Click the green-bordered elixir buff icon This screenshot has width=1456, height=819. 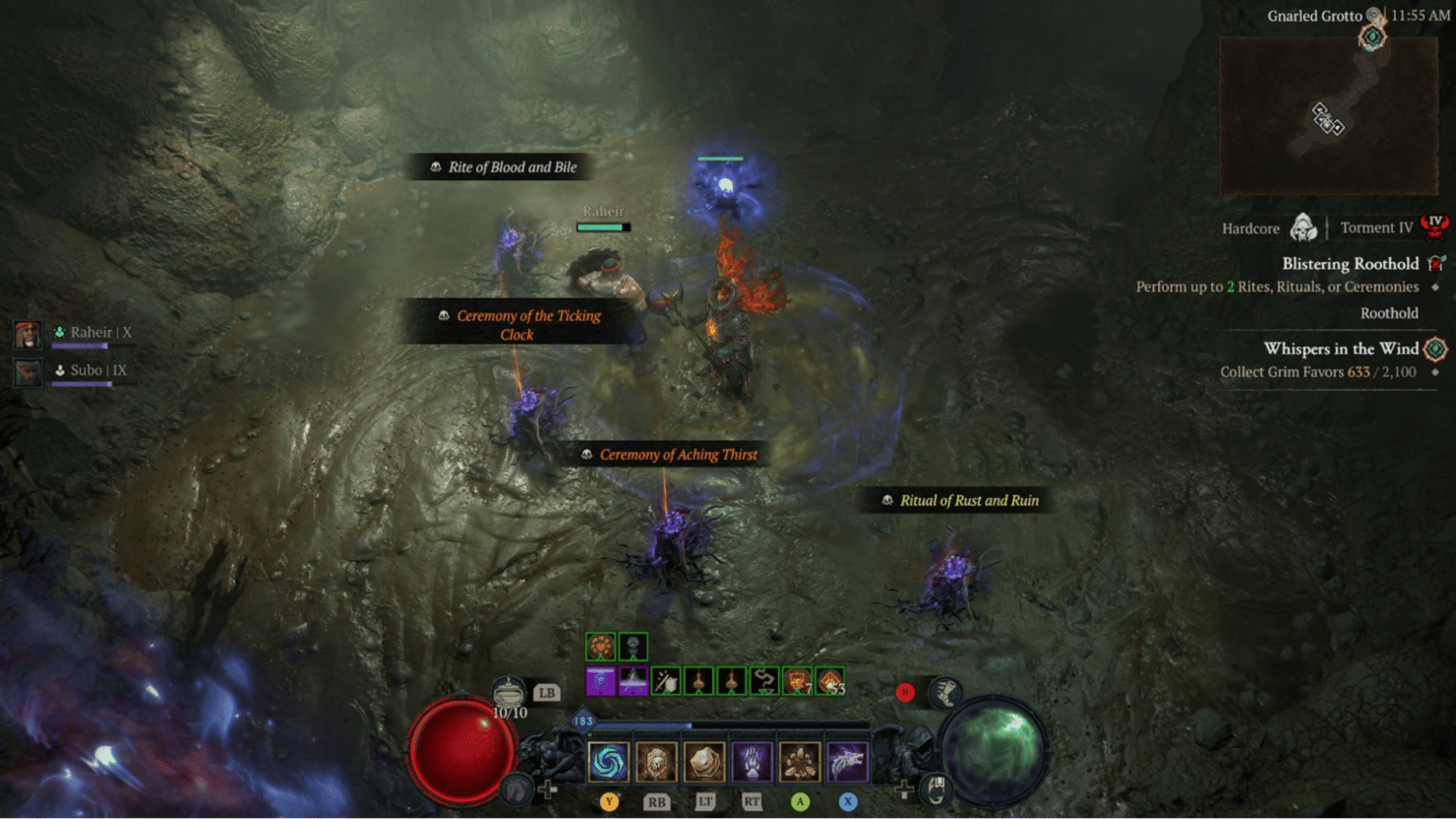[600, 646]
